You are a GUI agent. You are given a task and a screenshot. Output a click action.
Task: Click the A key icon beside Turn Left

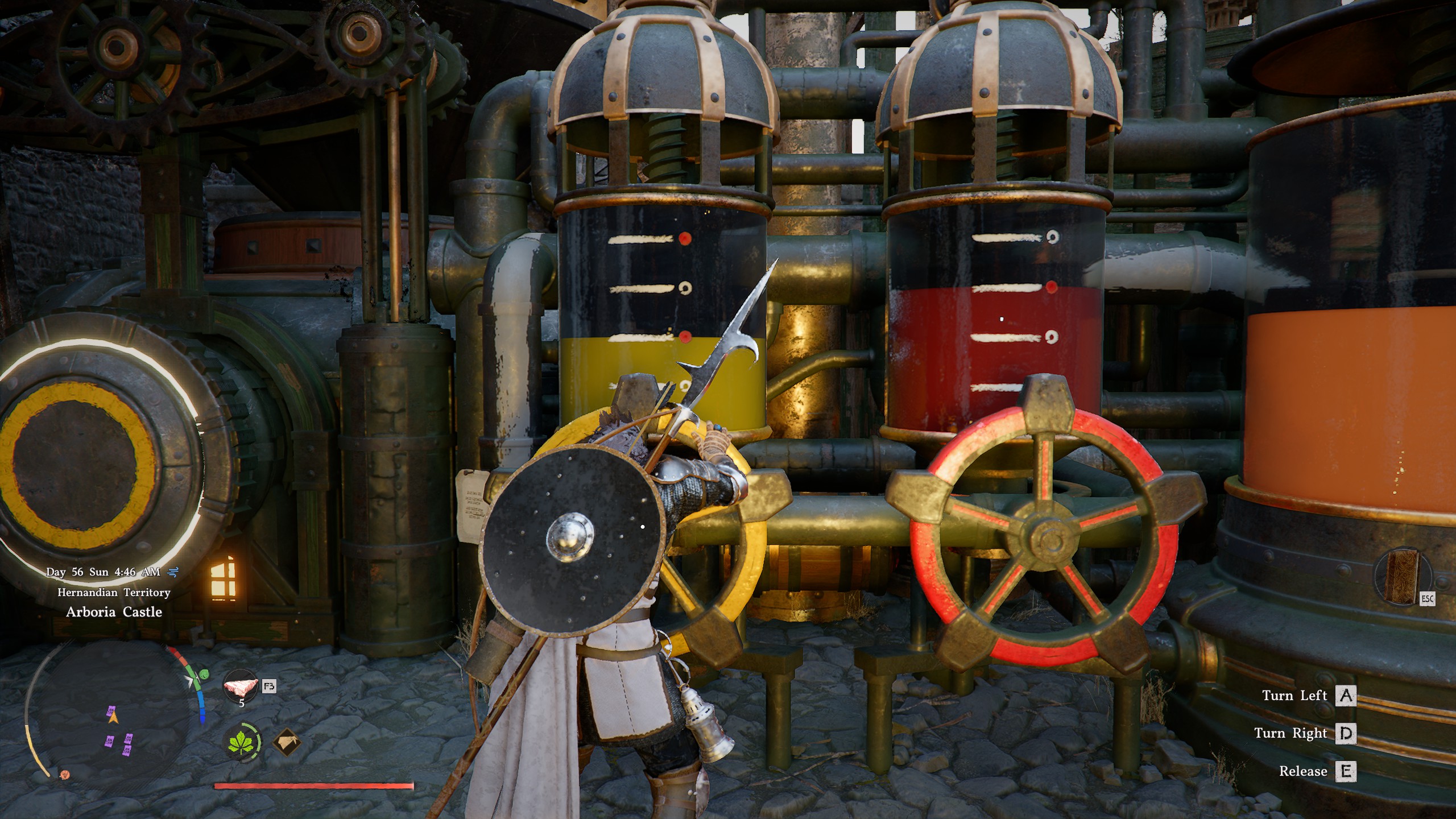pyautogui.click(x=1346, y=697)
